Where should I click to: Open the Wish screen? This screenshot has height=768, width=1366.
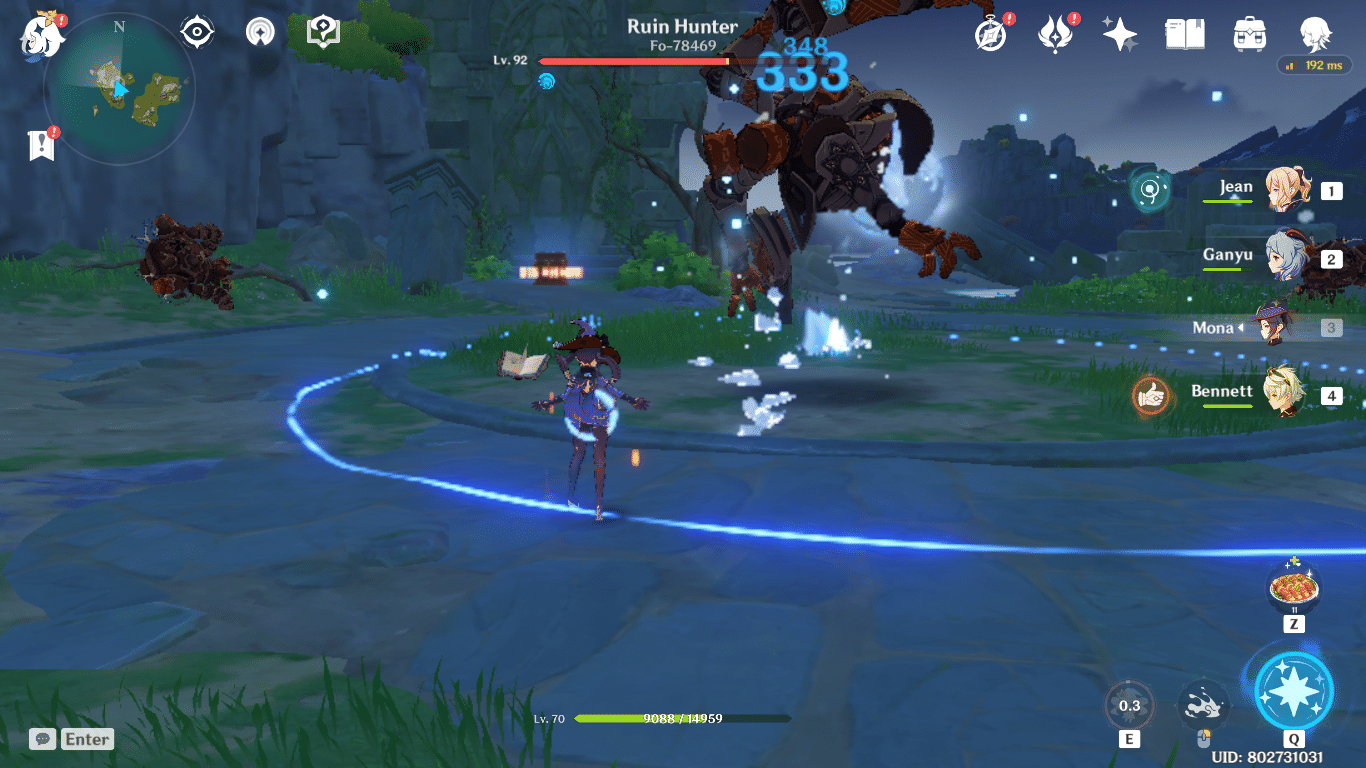pos(1119,32)
